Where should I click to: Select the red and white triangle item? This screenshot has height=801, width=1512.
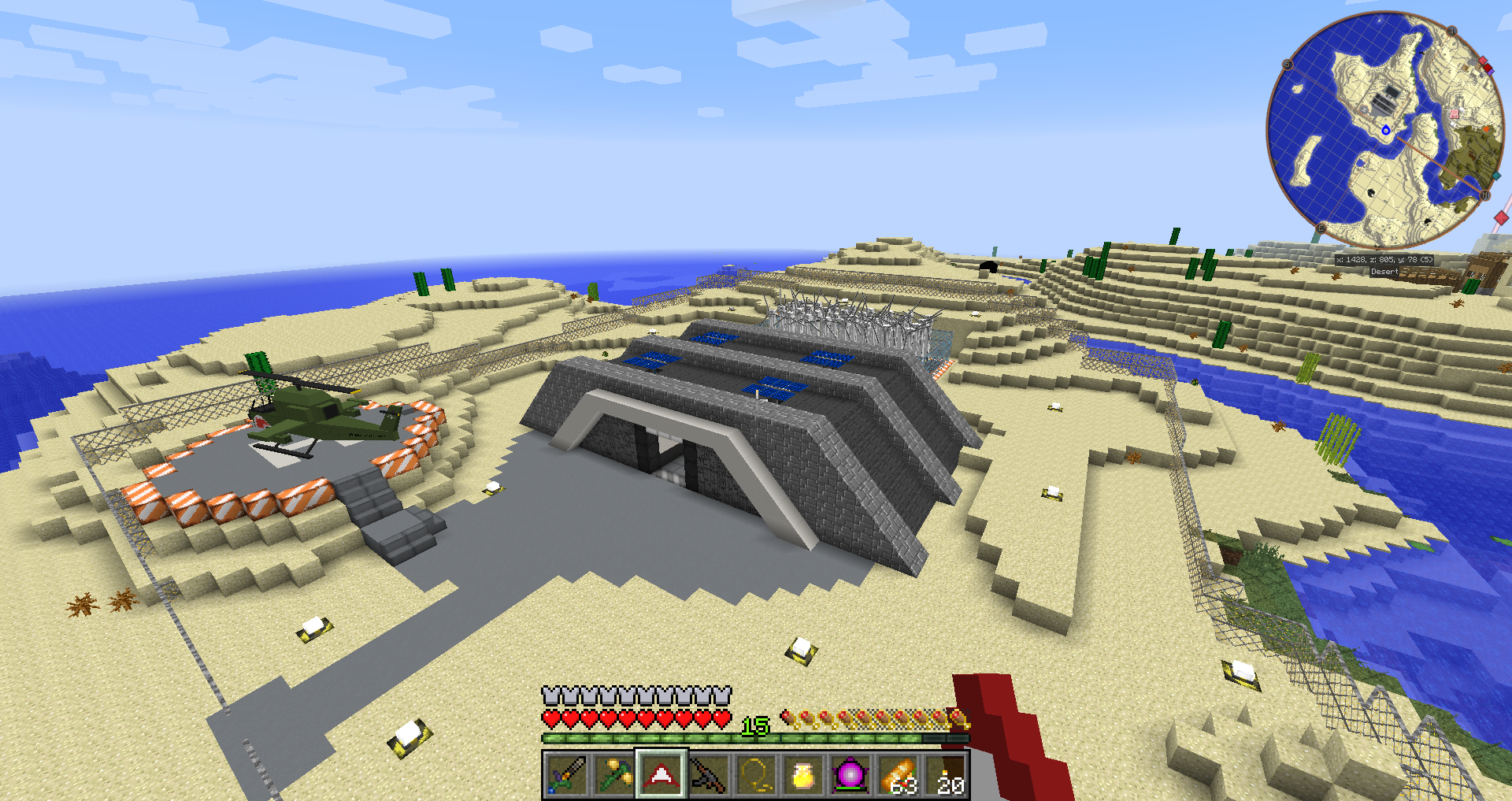pyautogui.click(x=661, y=775)
